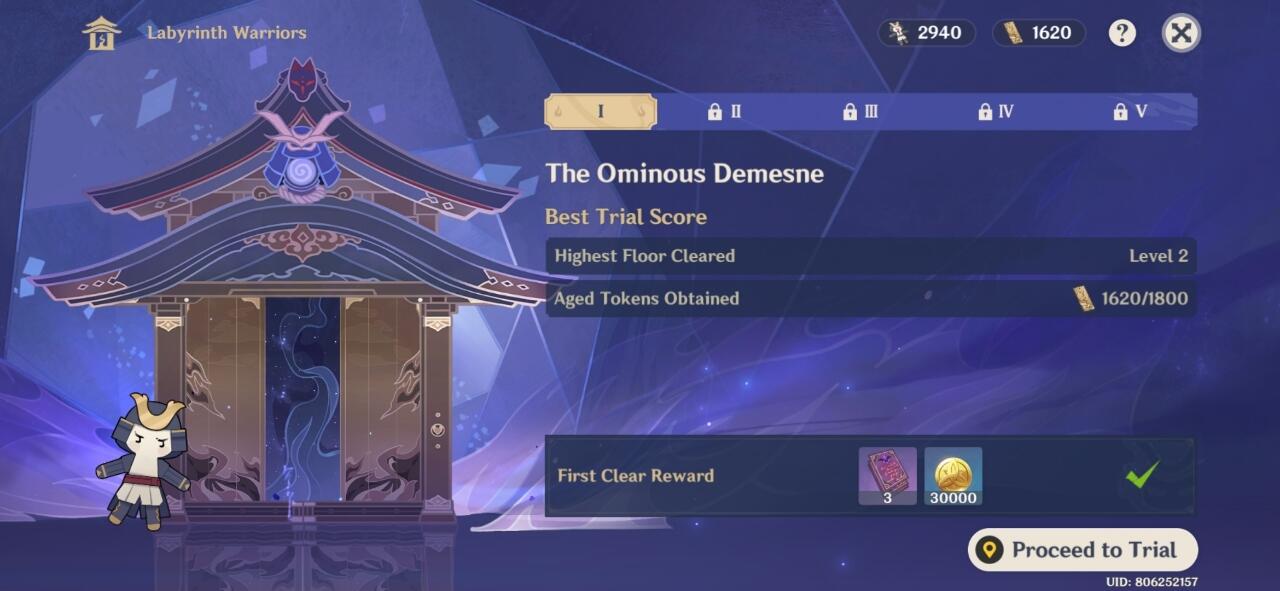
Task: Select domain tab I
Action: (x=600, y=111)
